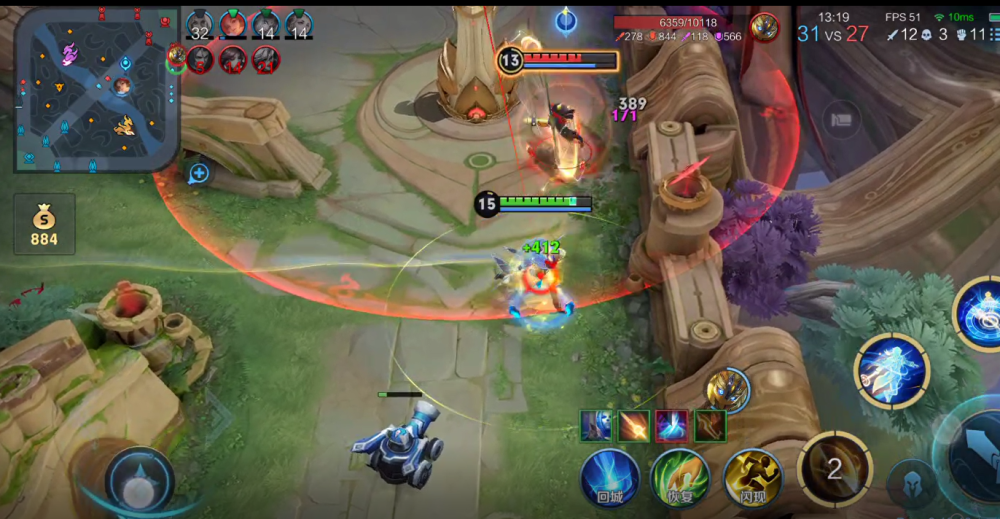
Task: Cast the glowing winged figure skill
Action: (x=891, y=371)
